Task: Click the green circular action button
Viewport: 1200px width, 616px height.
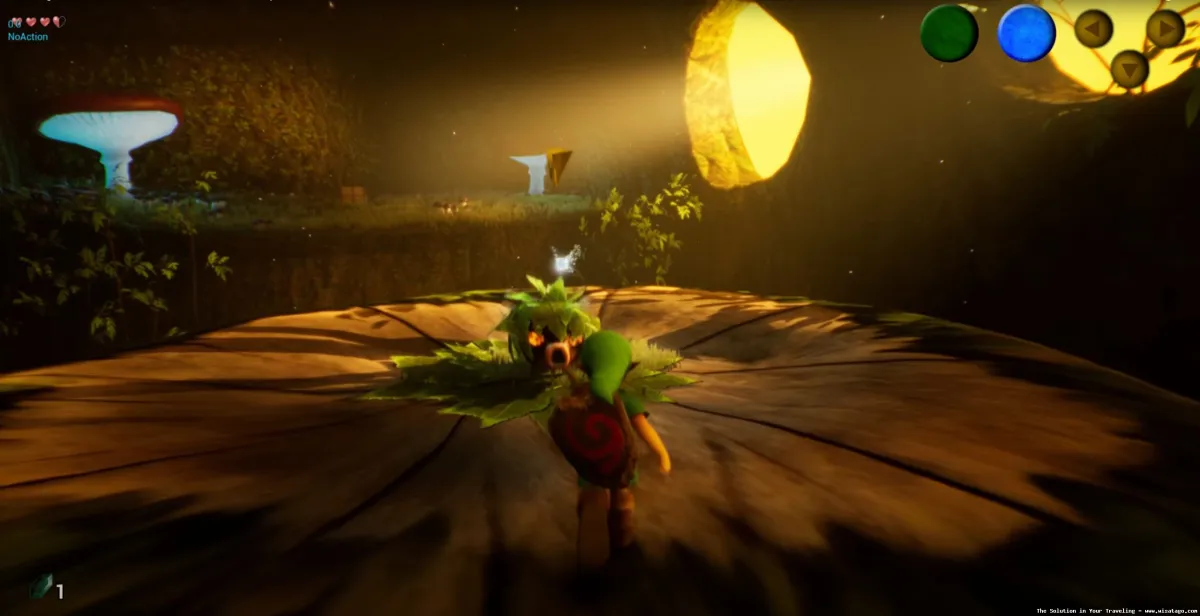Action: tap(948, 33)
